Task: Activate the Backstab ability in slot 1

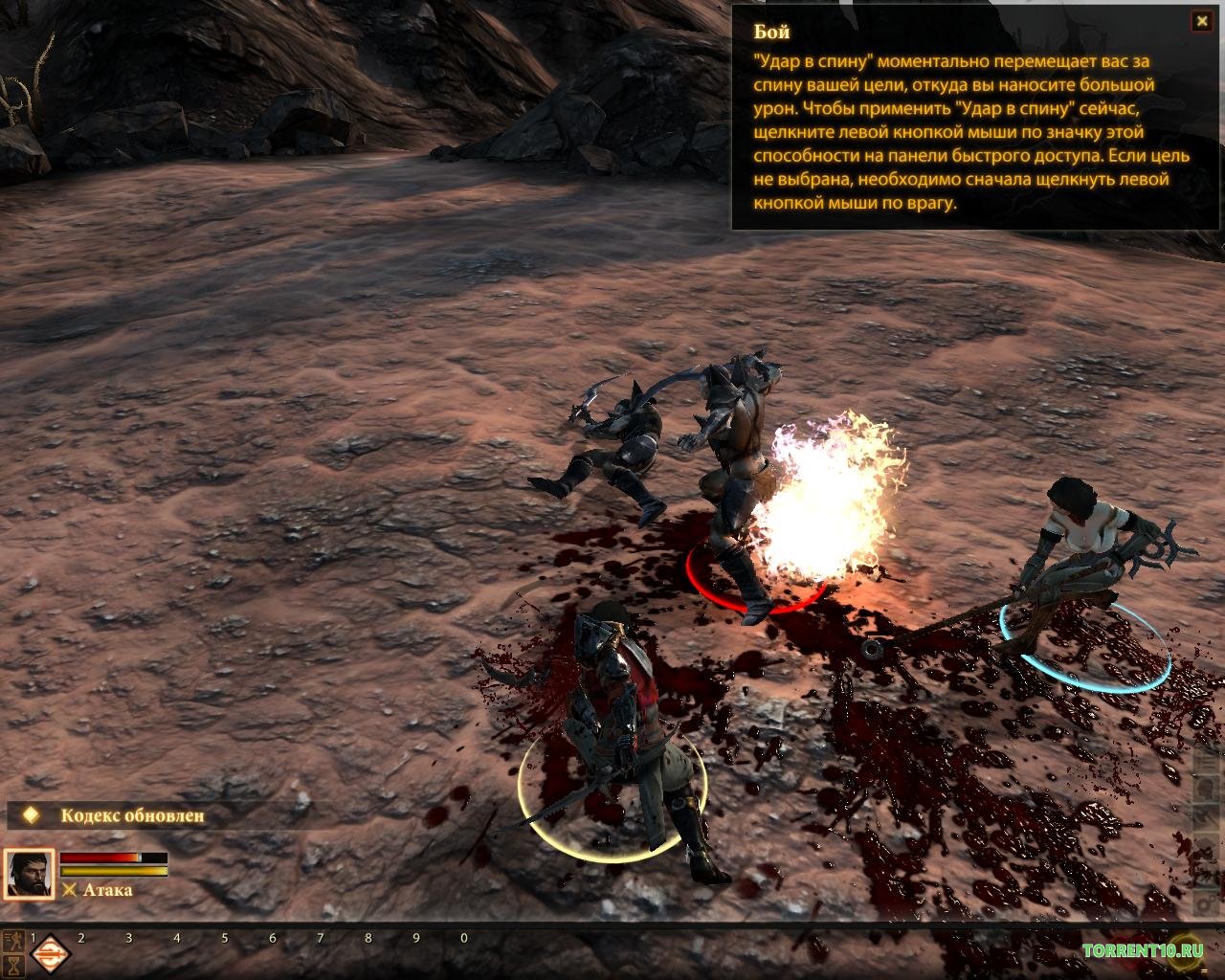Action: (51, 955)
